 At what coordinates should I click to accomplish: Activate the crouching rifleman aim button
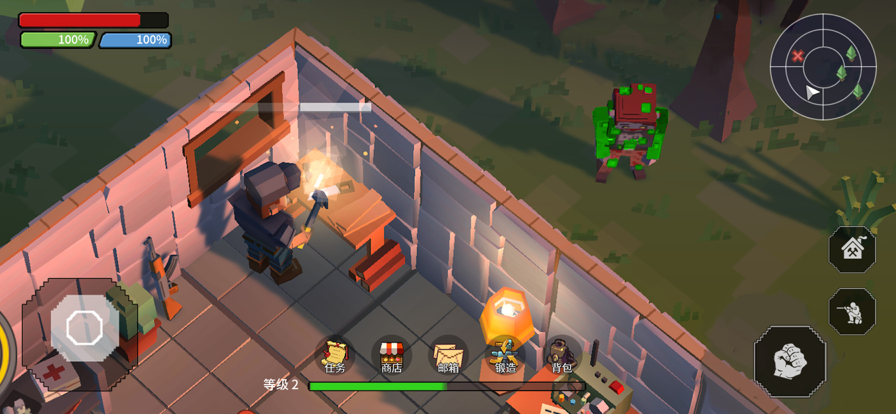coord(852,311)
